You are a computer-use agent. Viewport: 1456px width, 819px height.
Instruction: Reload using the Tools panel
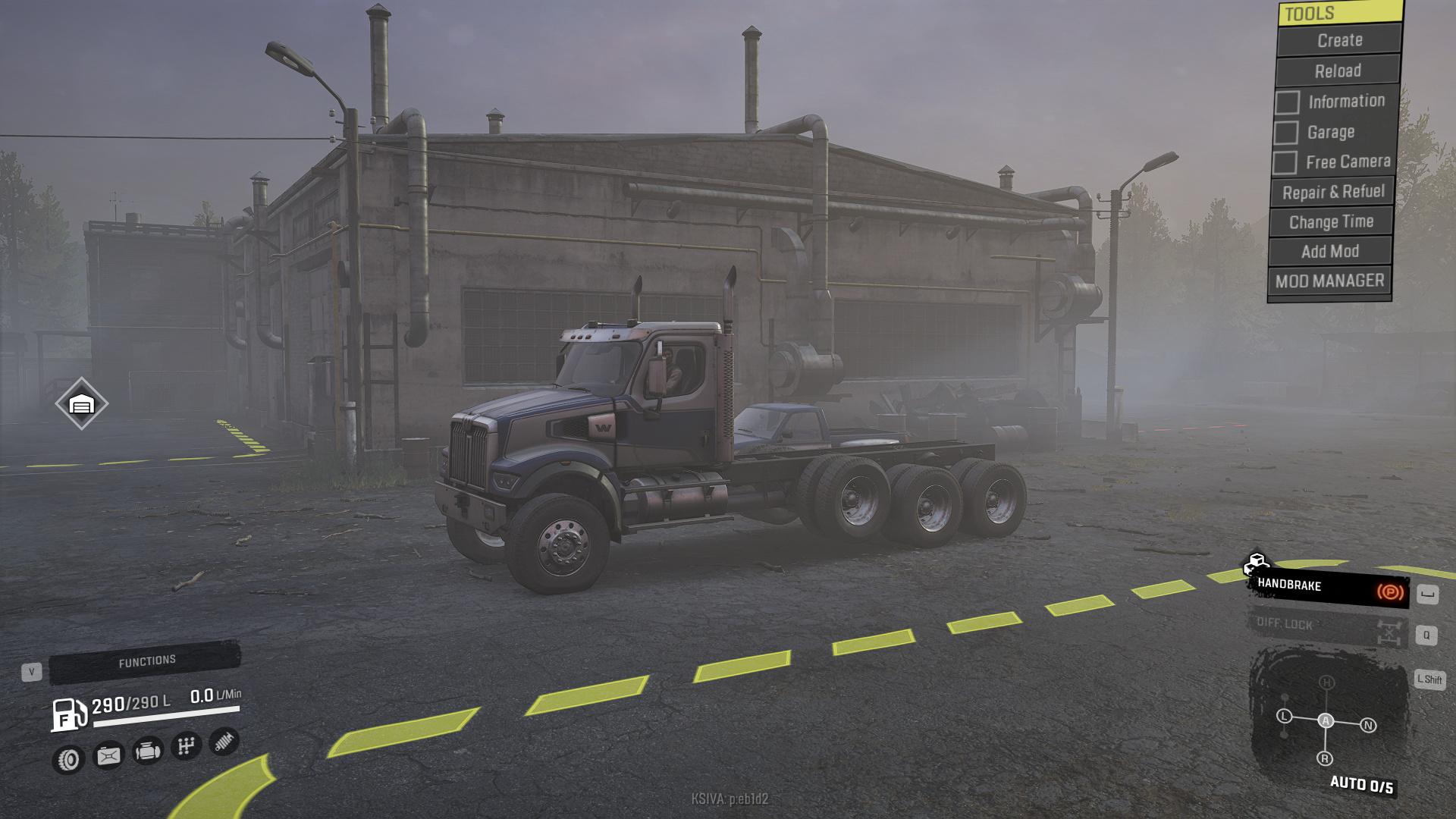coord(1338,71)
